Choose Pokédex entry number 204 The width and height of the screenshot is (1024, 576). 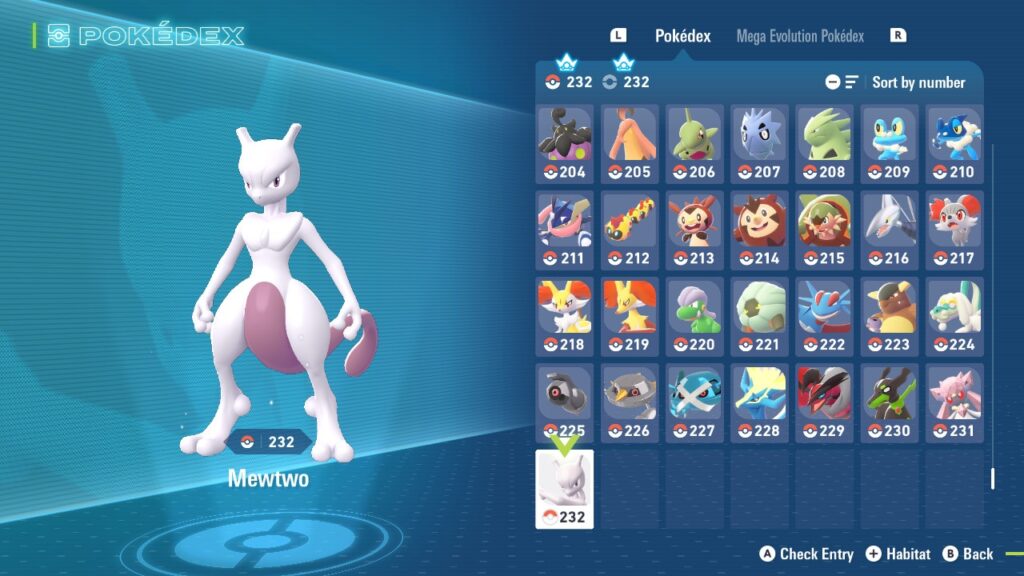click(x=565, y=144)
